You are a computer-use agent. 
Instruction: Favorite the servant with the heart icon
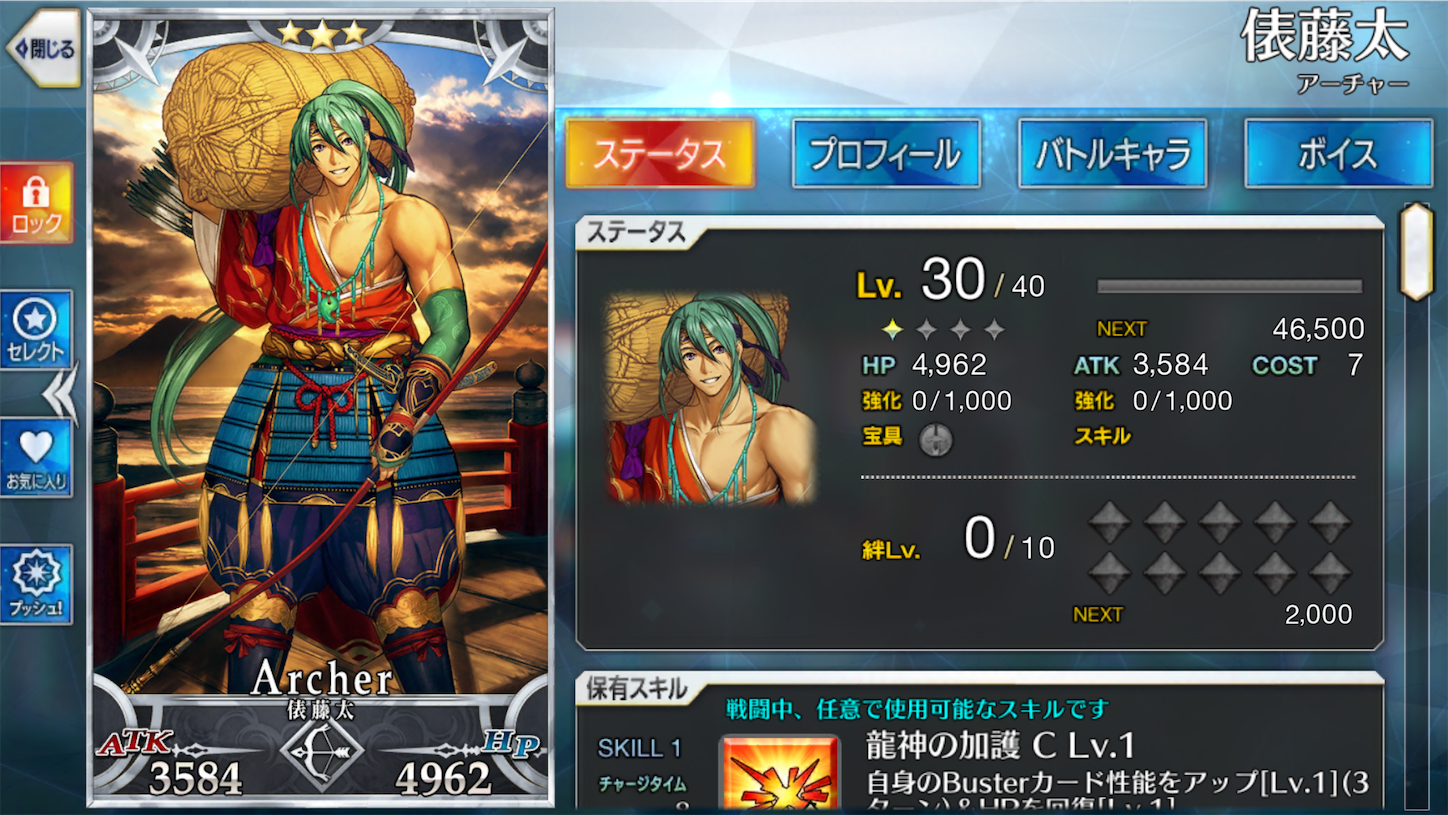(x=37, y=455)
